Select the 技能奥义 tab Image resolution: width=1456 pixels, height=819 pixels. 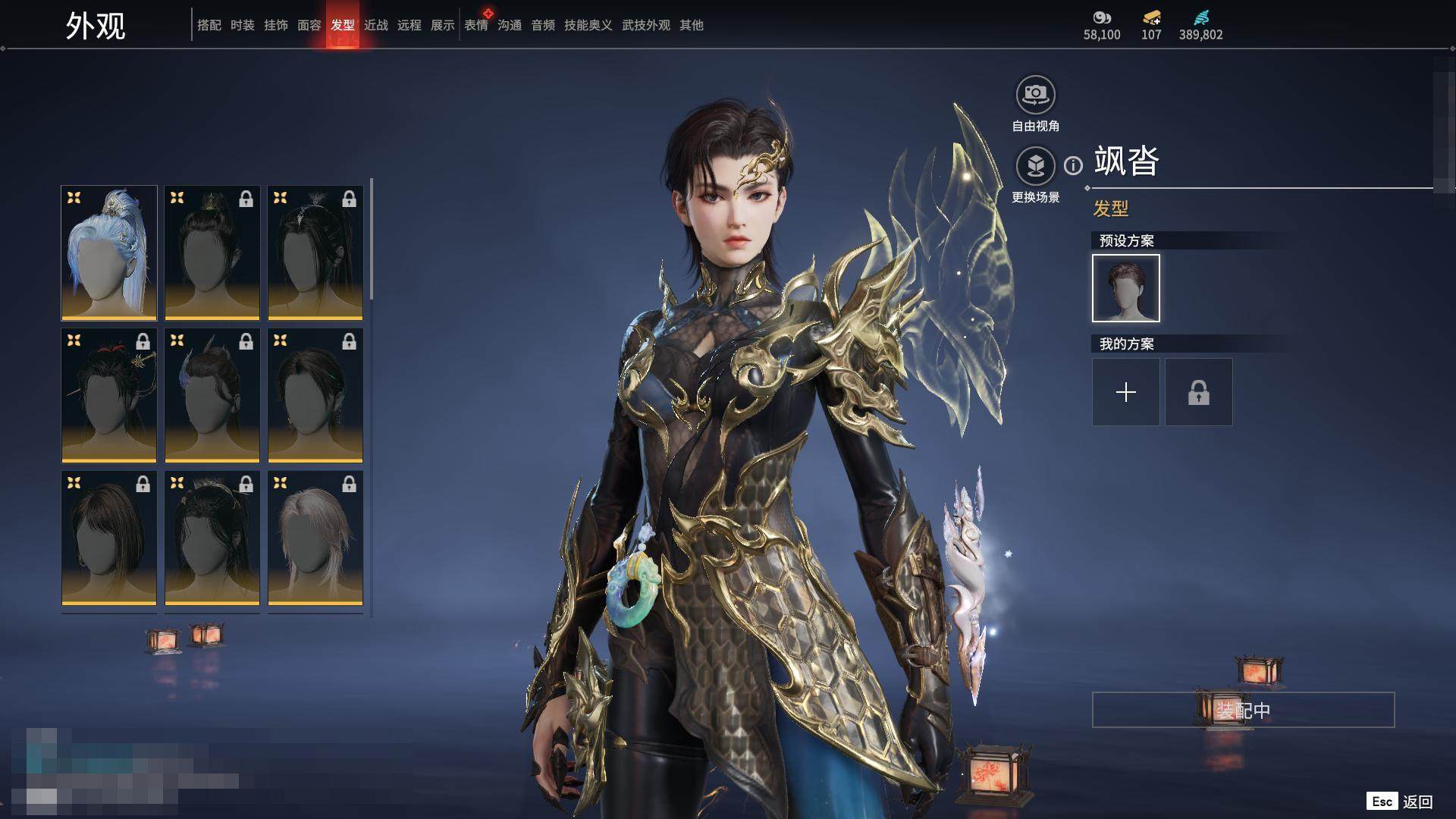(x=588, y=25)
